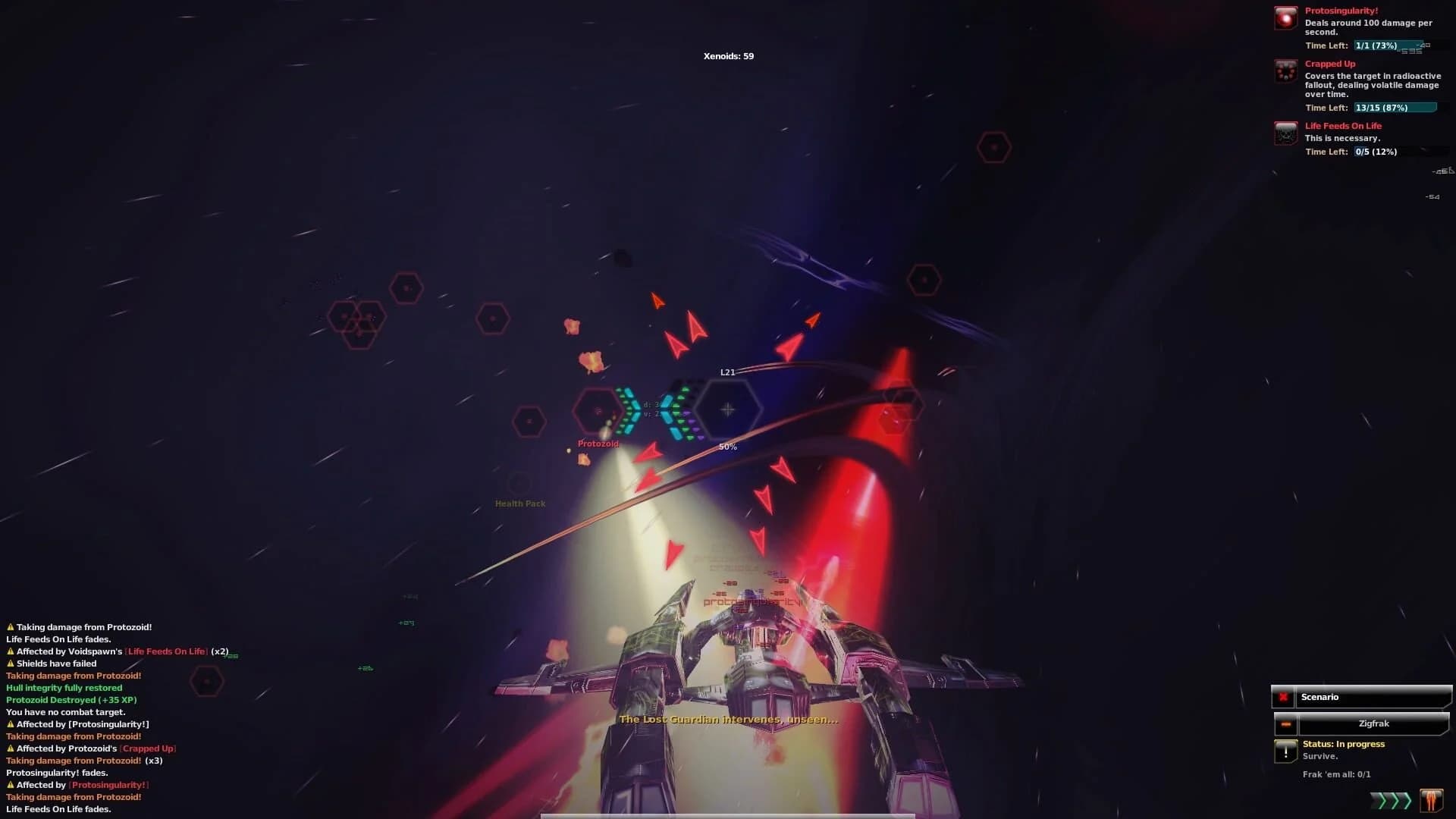Image resolution: width=1456 pixels, height=819 pixels.
Task: Click the orange thruster icon in the corner
Action: point(1430,802)
